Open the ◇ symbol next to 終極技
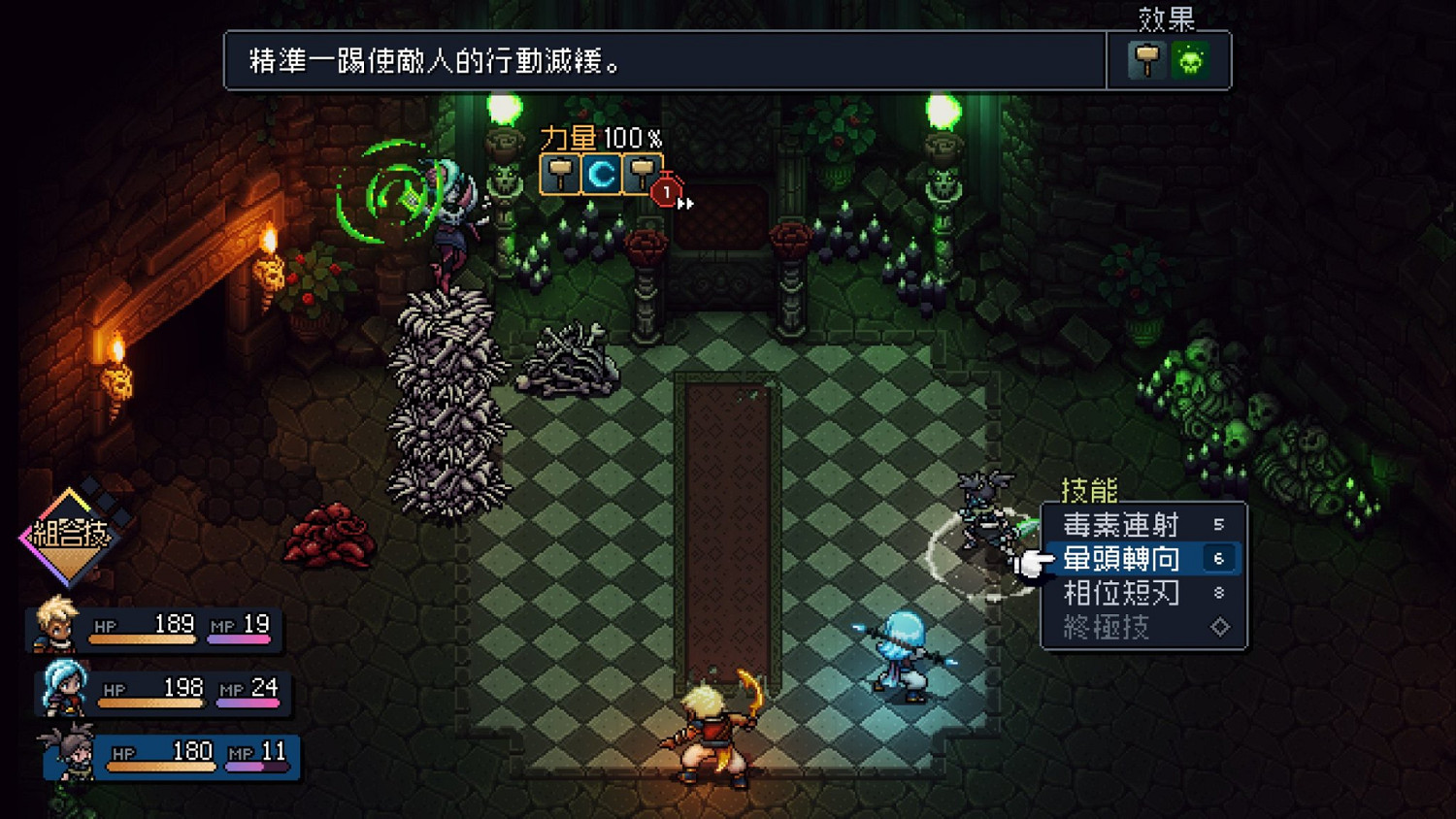 (1221, 625)
